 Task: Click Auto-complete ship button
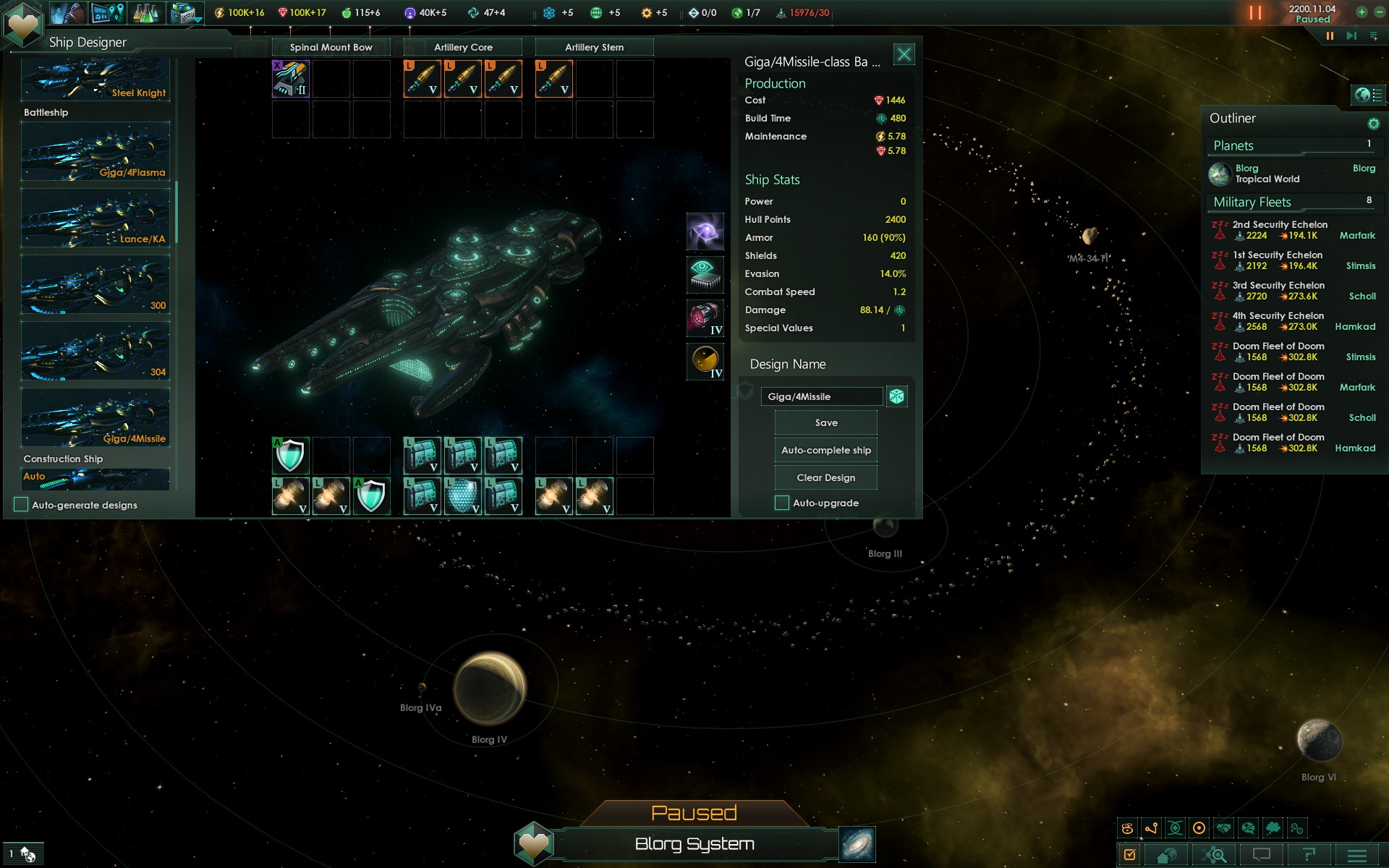(825, 451)
